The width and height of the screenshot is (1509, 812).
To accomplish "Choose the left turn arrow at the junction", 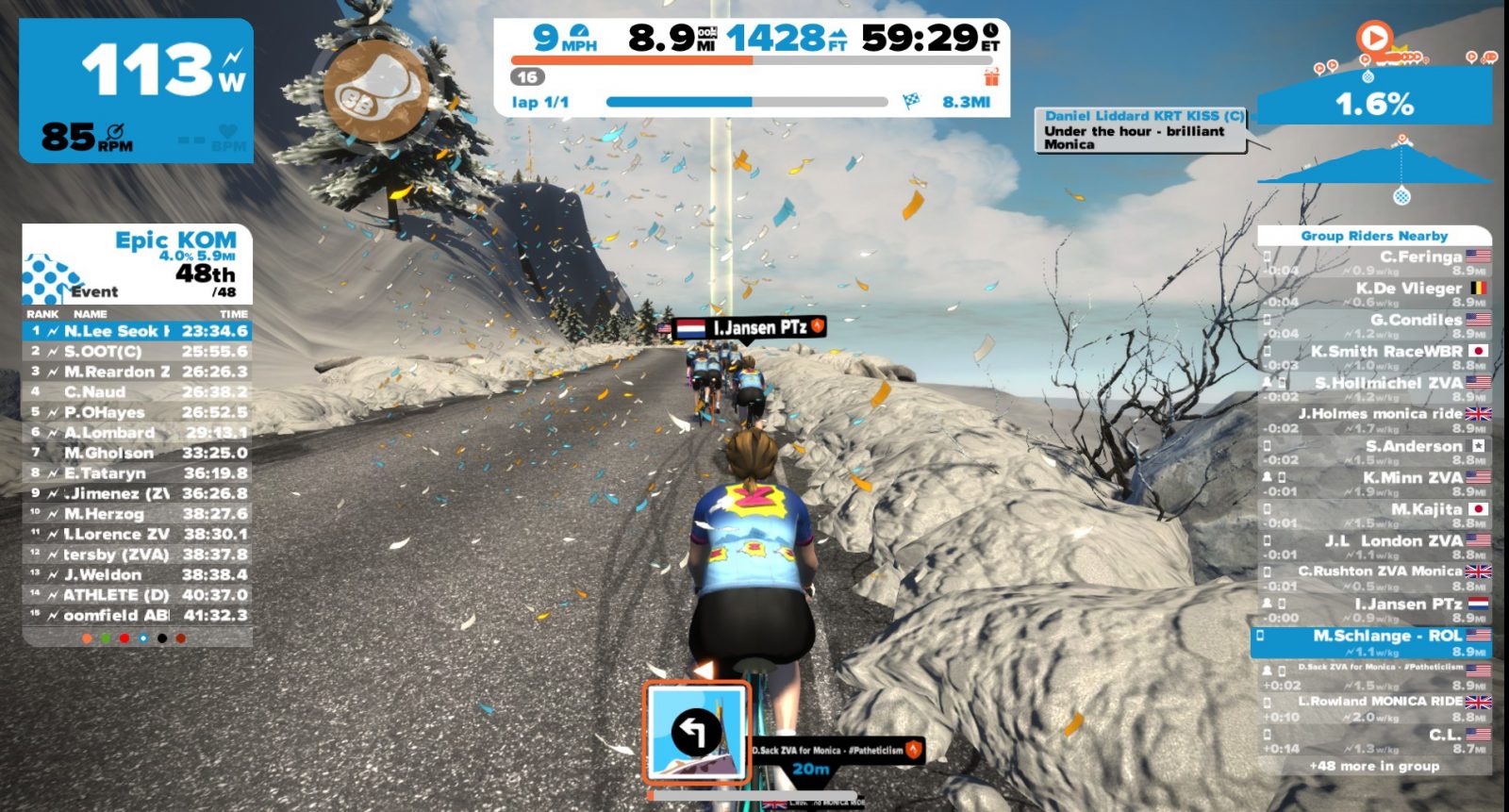I will pos(697,733).
